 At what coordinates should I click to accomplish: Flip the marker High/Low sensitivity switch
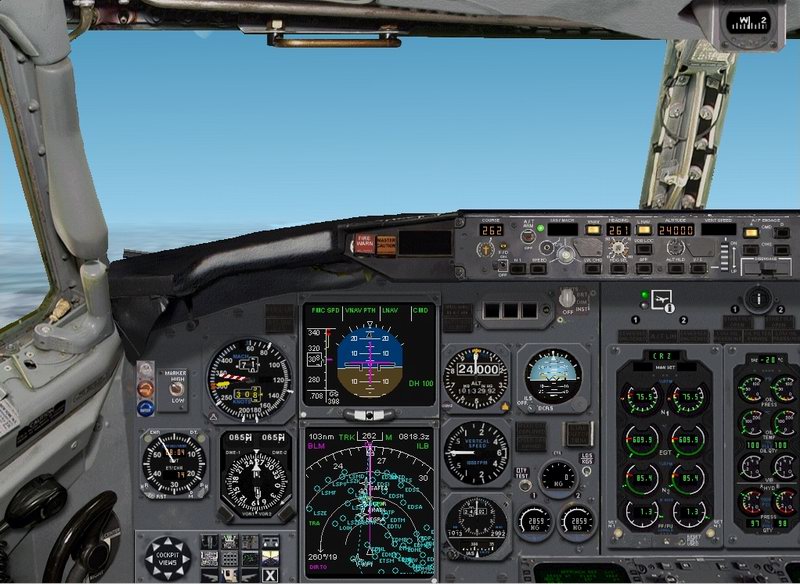[176, 387]
